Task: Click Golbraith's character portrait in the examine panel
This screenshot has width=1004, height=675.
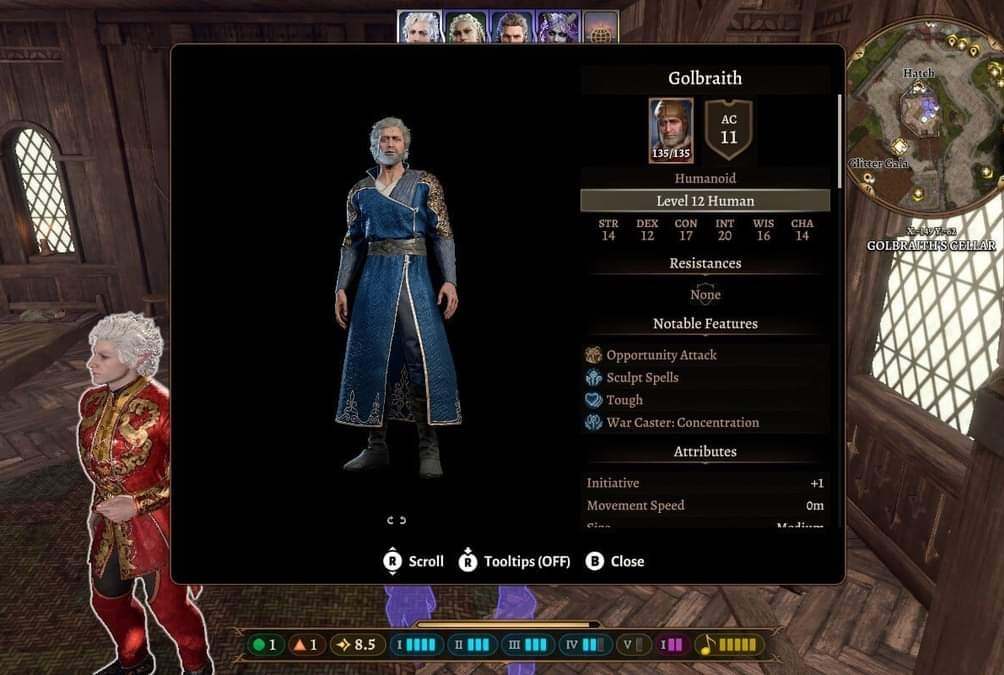Action: tap(670, 130)
